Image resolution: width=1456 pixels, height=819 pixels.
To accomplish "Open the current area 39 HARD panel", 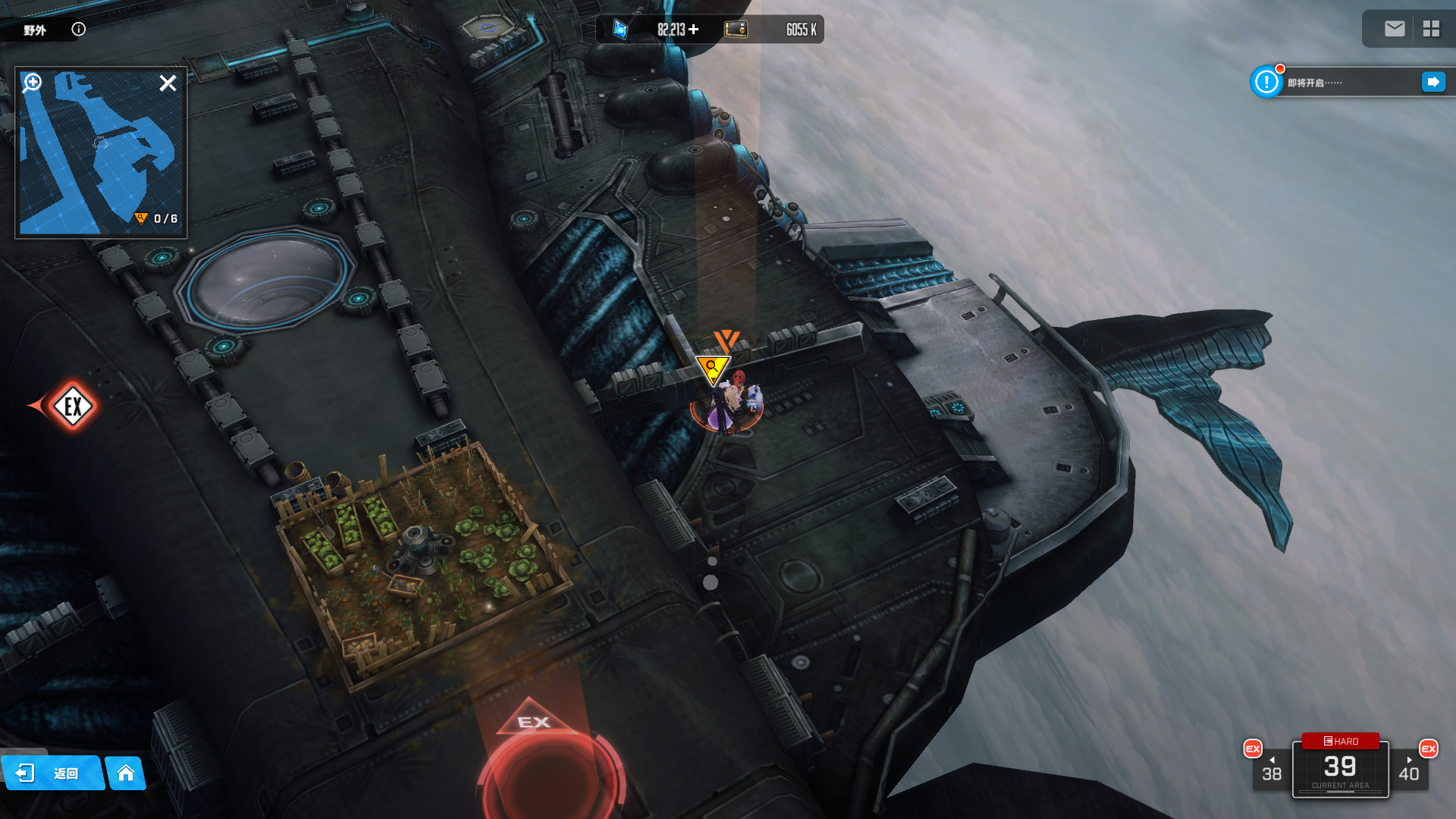I will point(1340,767).
